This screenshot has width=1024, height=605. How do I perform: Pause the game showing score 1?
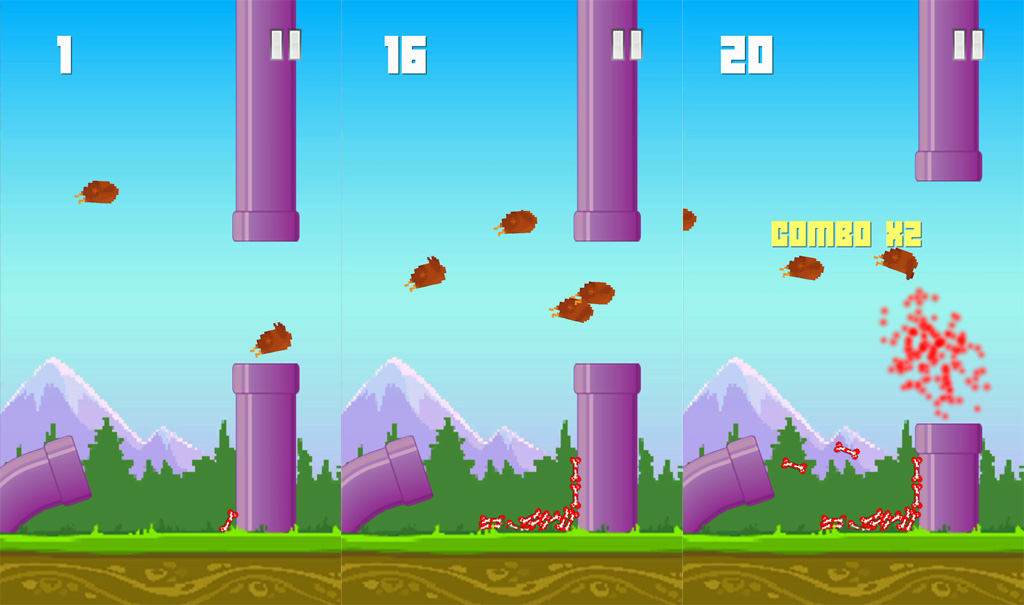[x=285, y=45]
